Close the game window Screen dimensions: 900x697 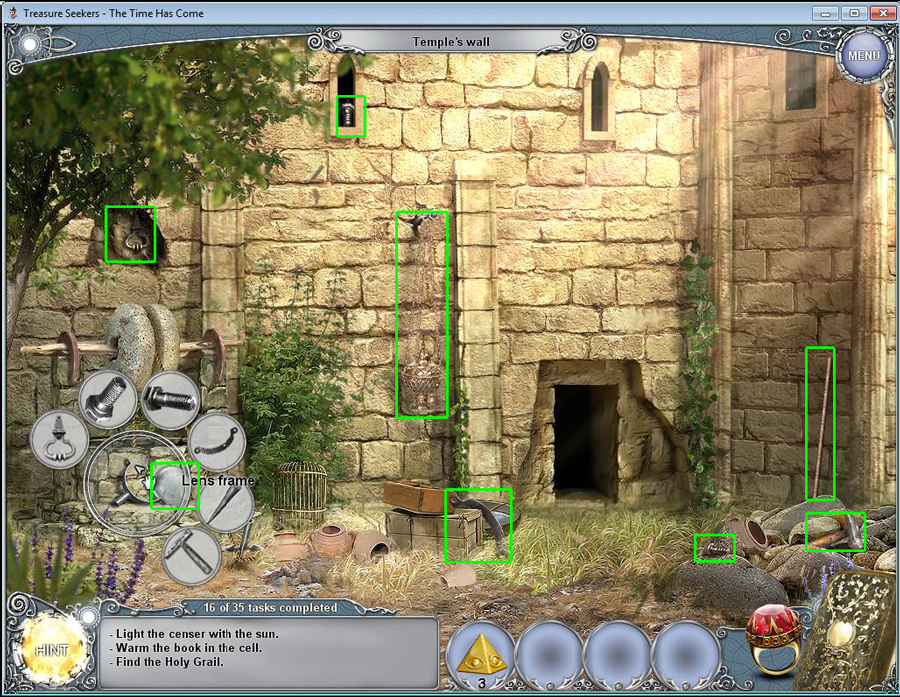[882, 13]
